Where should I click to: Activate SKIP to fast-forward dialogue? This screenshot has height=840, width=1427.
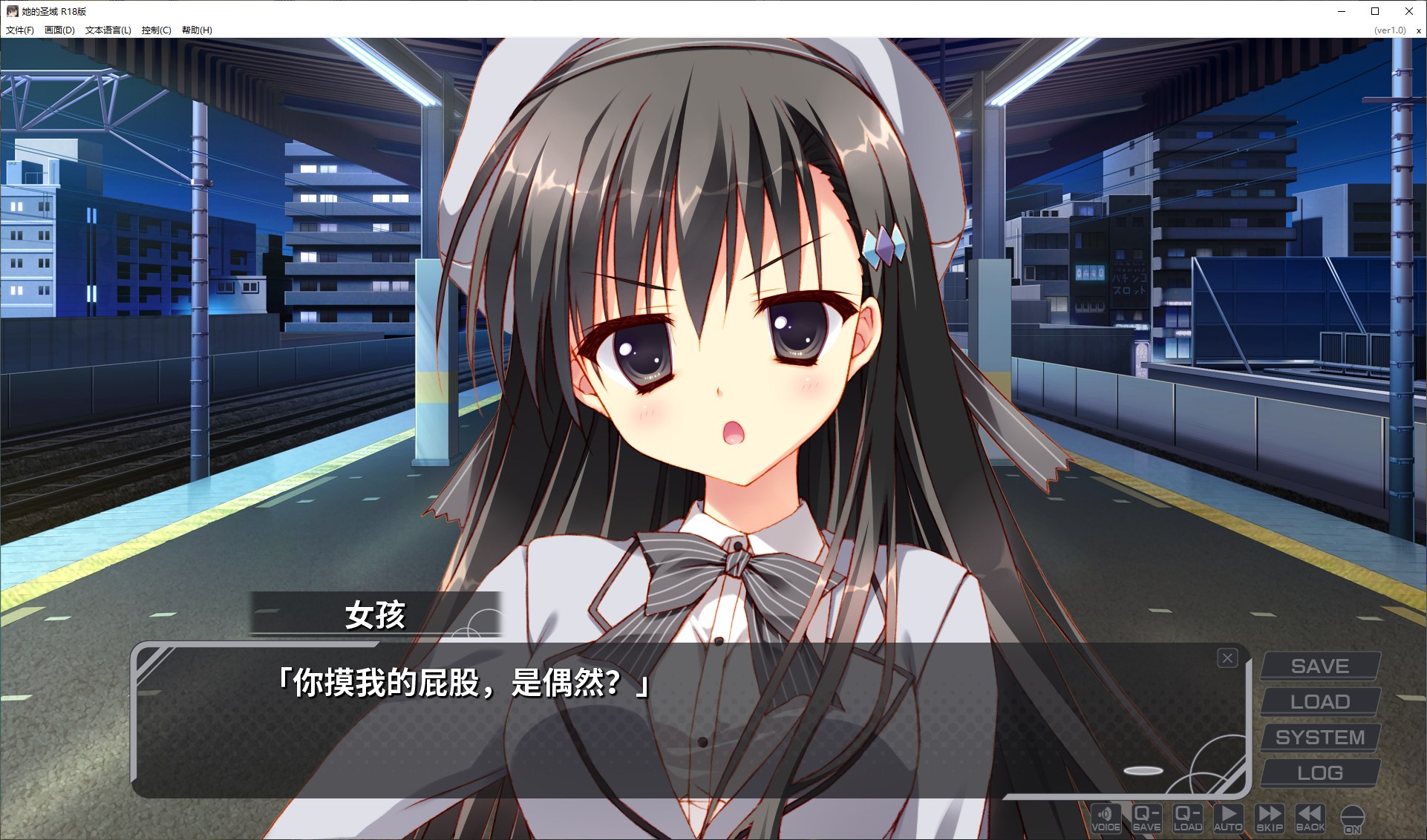tap(1270, 818)
